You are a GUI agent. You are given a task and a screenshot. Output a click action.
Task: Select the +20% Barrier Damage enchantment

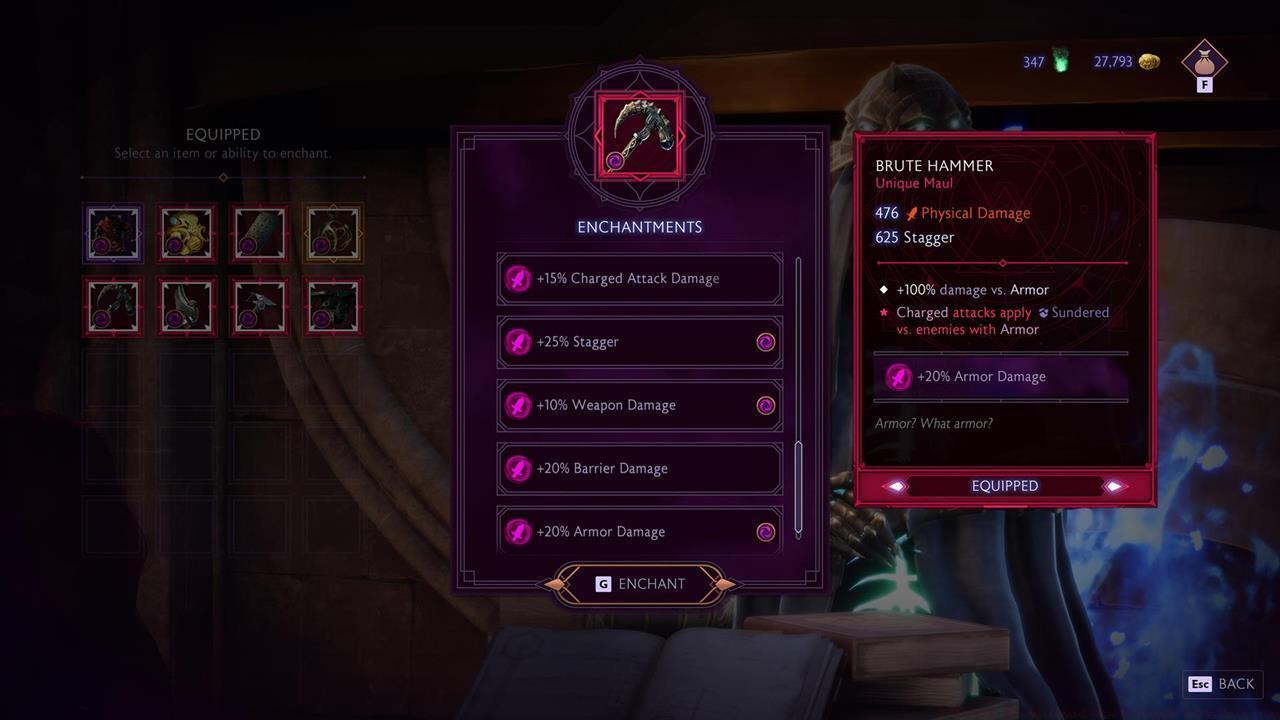point(640,468)
